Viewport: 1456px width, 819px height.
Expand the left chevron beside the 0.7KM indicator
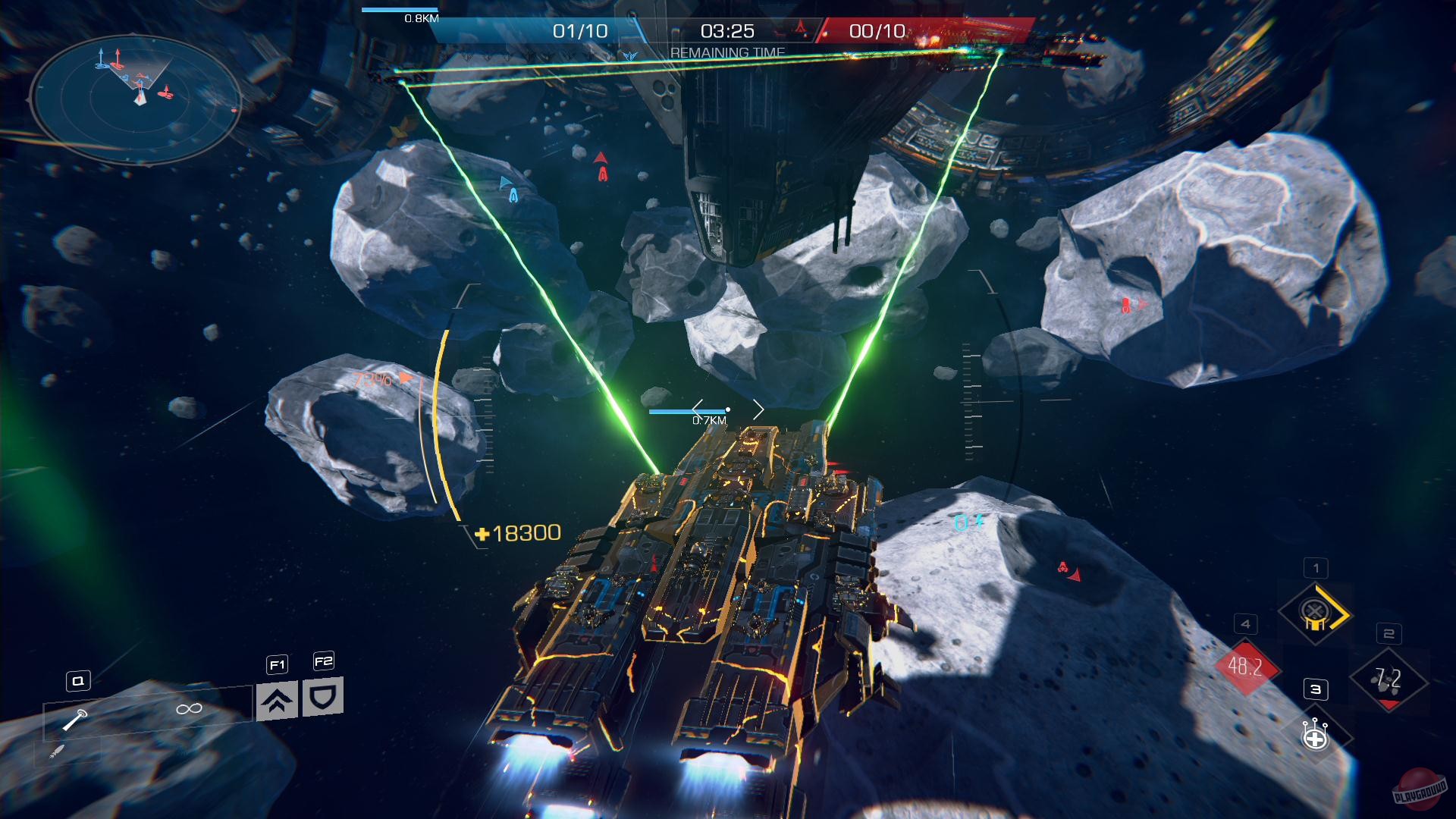tap(696, 409)
